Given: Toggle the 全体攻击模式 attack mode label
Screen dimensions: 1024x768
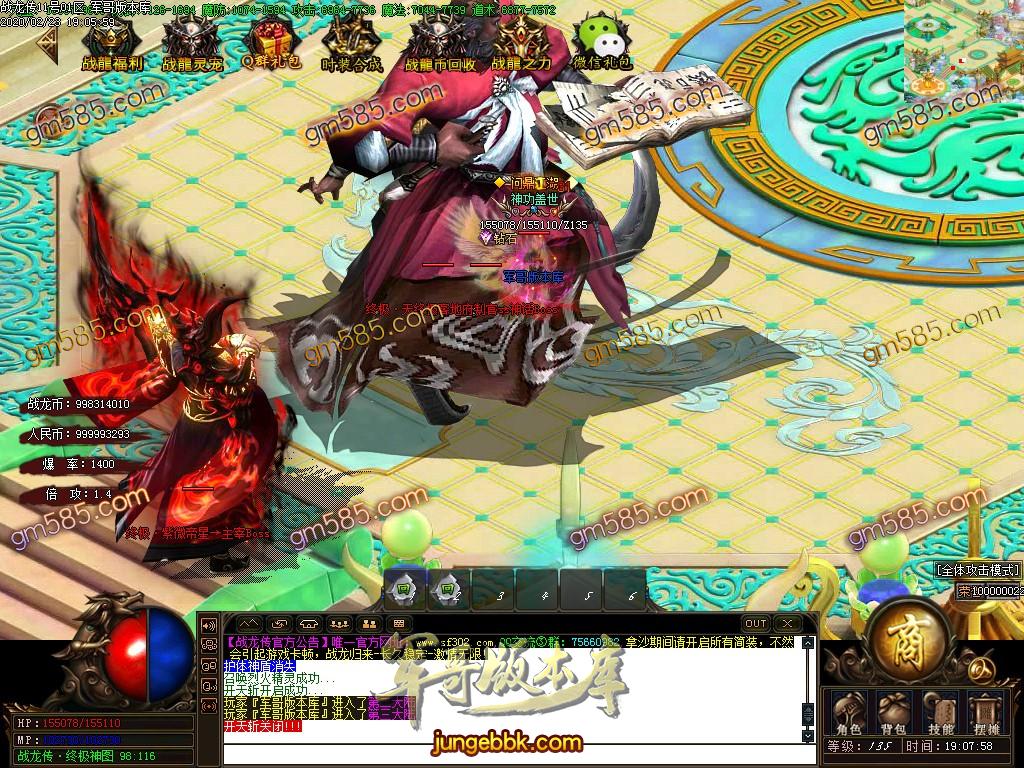Looking at the screenshot, I should (x=978, y=570).
